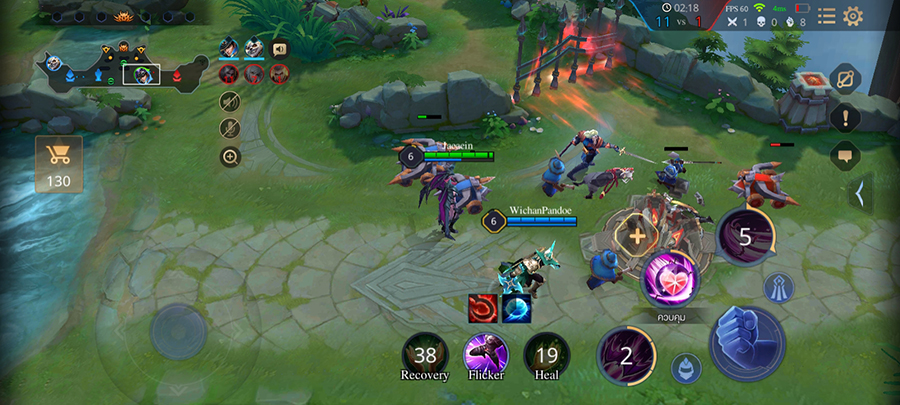
Task: Open the settings gear
Action: tap(853, 16)
